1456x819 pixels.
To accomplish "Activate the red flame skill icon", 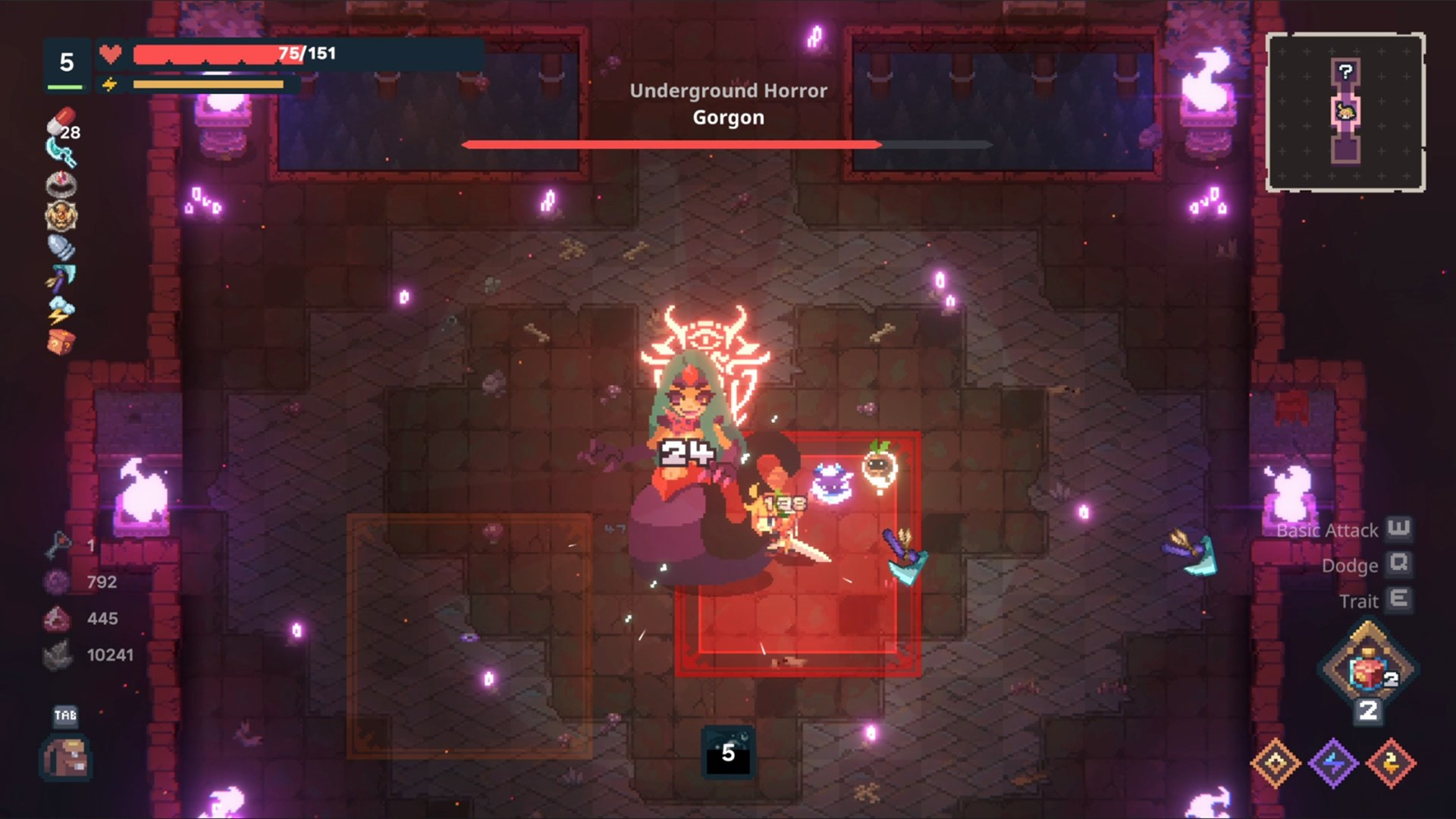I will tap(1391, 763).
